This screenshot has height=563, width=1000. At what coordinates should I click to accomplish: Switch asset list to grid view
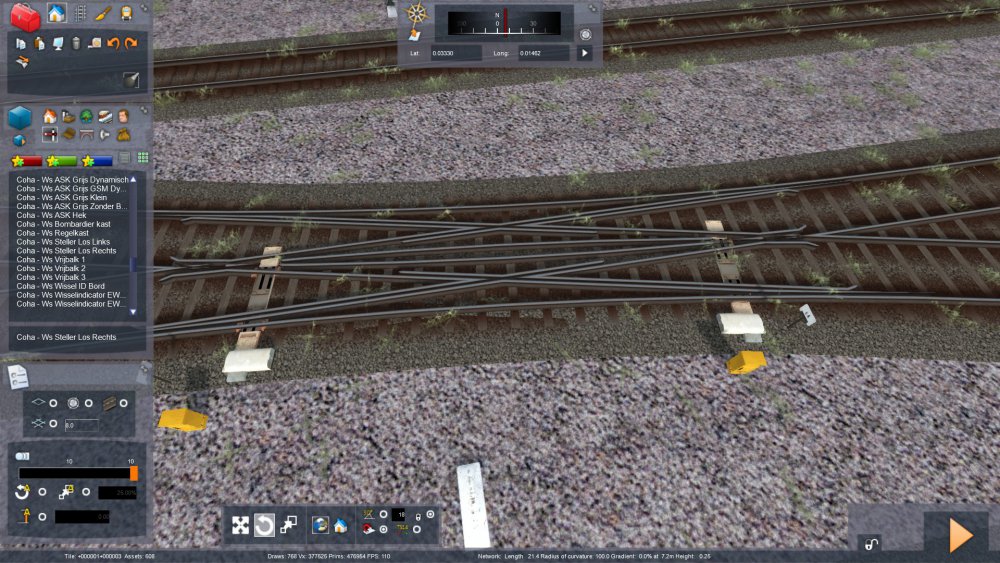143,158
